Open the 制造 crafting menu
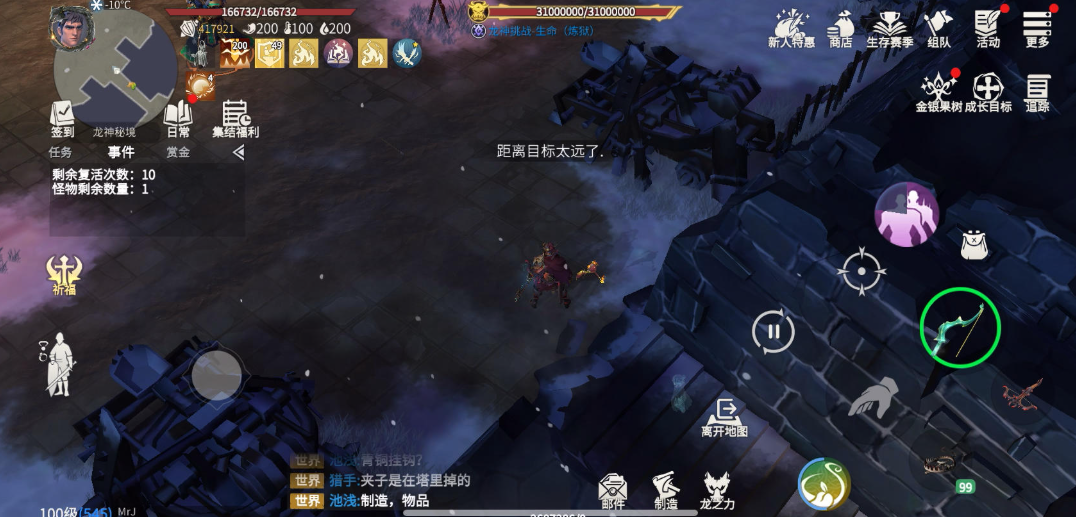Image resolution: width=1076 pixels, height=517 pixels. pyautogui.click(x=666, y=490)
